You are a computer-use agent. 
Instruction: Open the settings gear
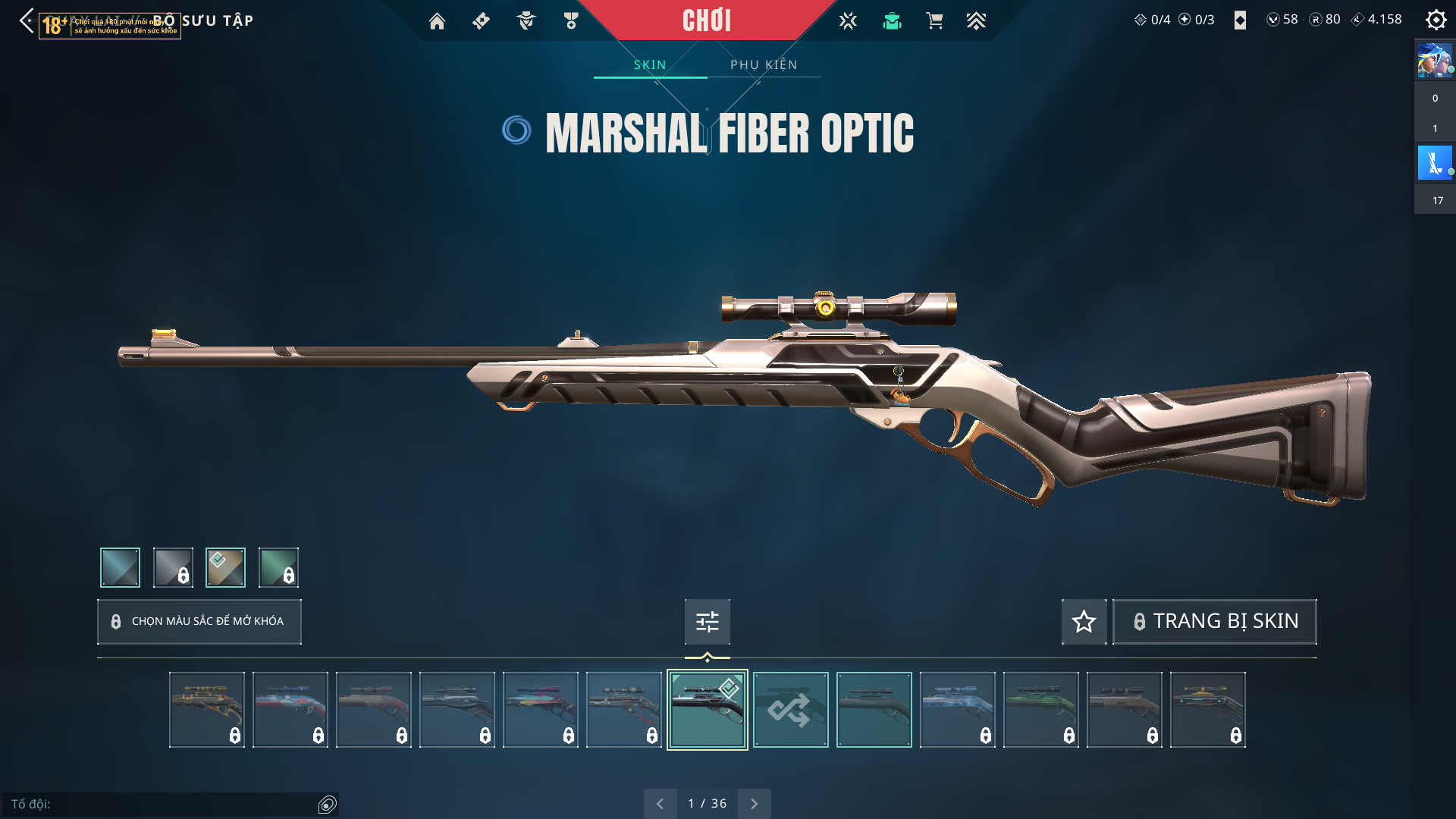[1436, 20]
